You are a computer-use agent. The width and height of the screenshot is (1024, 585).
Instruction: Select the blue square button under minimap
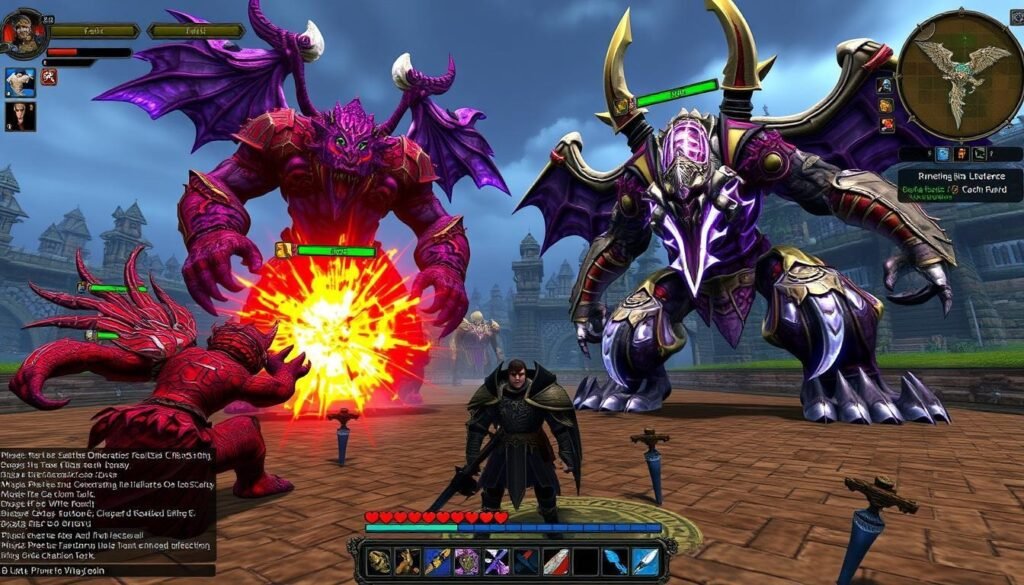tap(942, 154)
